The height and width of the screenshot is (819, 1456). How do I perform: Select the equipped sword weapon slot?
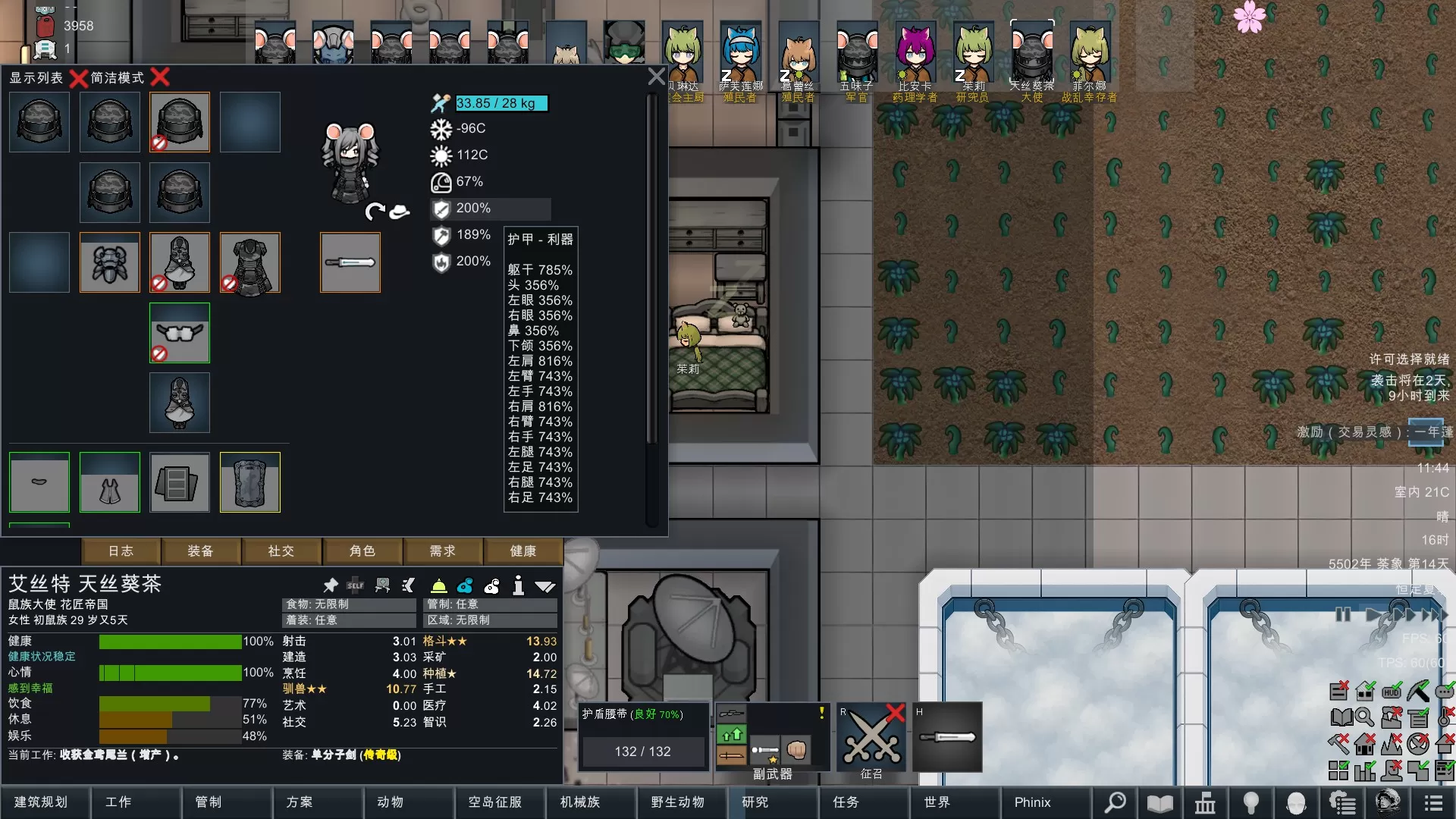point(350,262)
